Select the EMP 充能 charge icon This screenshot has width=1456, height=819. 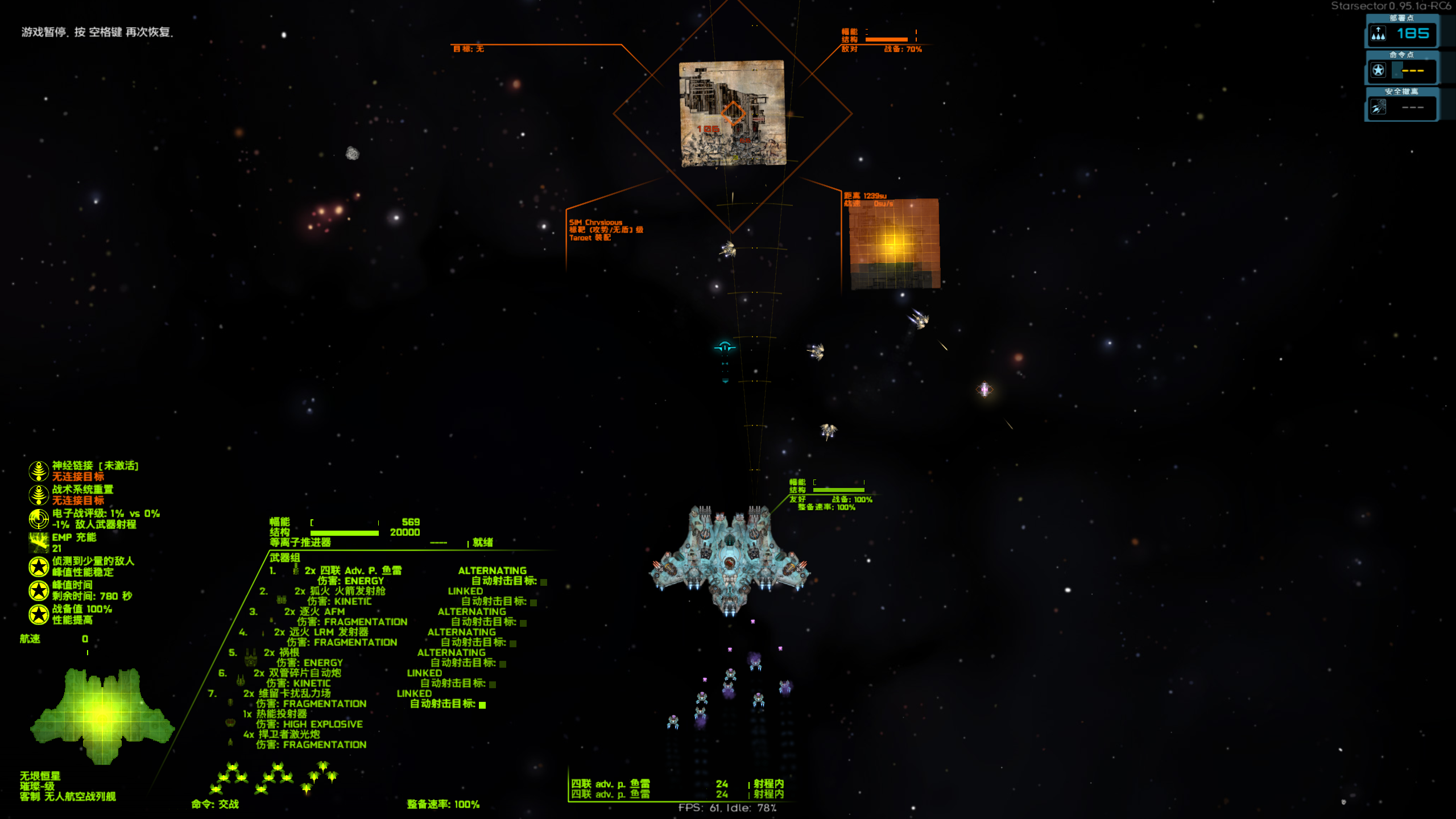[x=39, y=543]
